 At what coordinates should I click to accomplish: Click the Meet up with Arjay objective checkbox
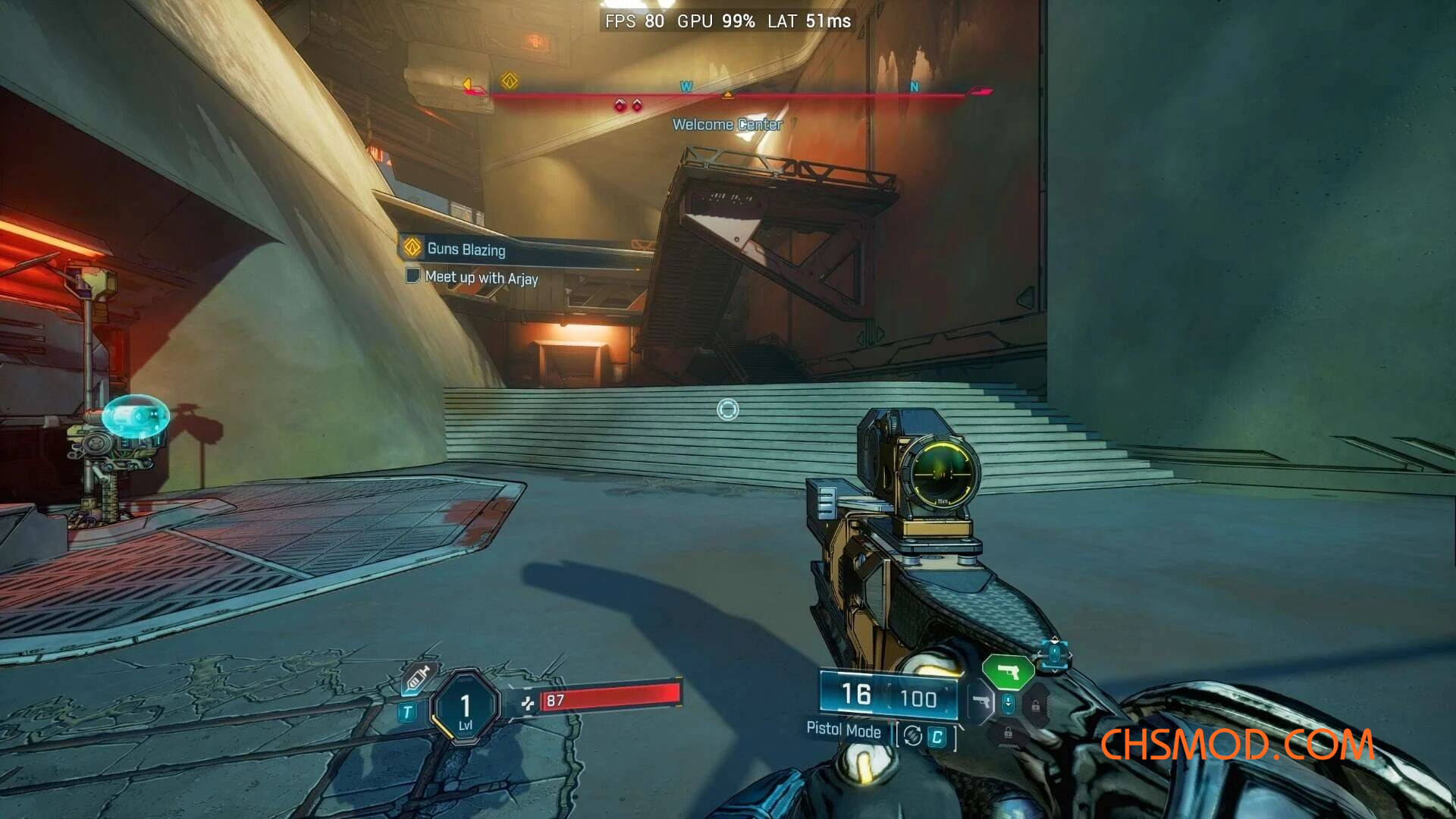click(x=413, y=275)
